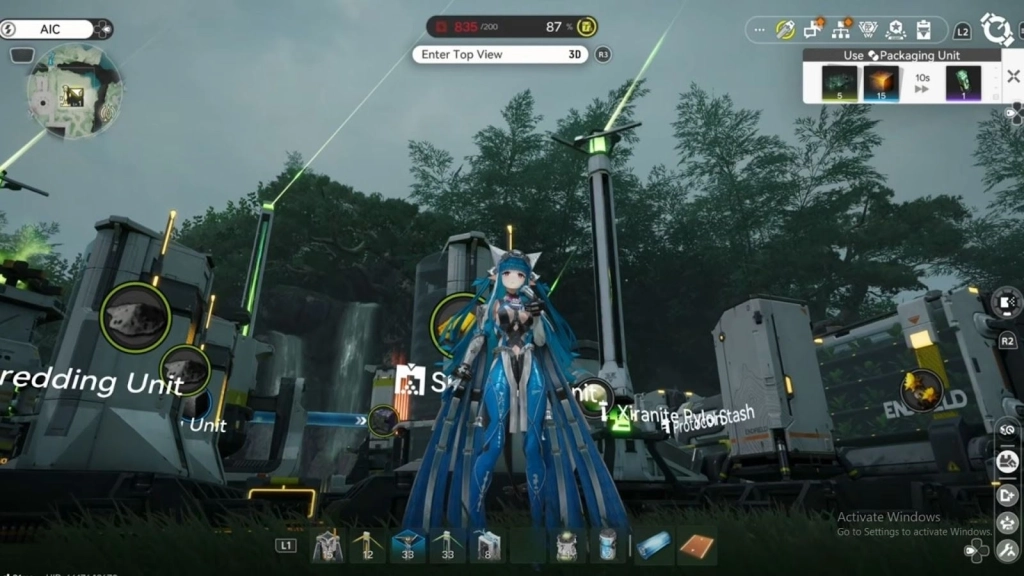Viewport: 1024px width, 576px height.
Task: Select the green plant bundle ingredient
Action: [838, 82]
